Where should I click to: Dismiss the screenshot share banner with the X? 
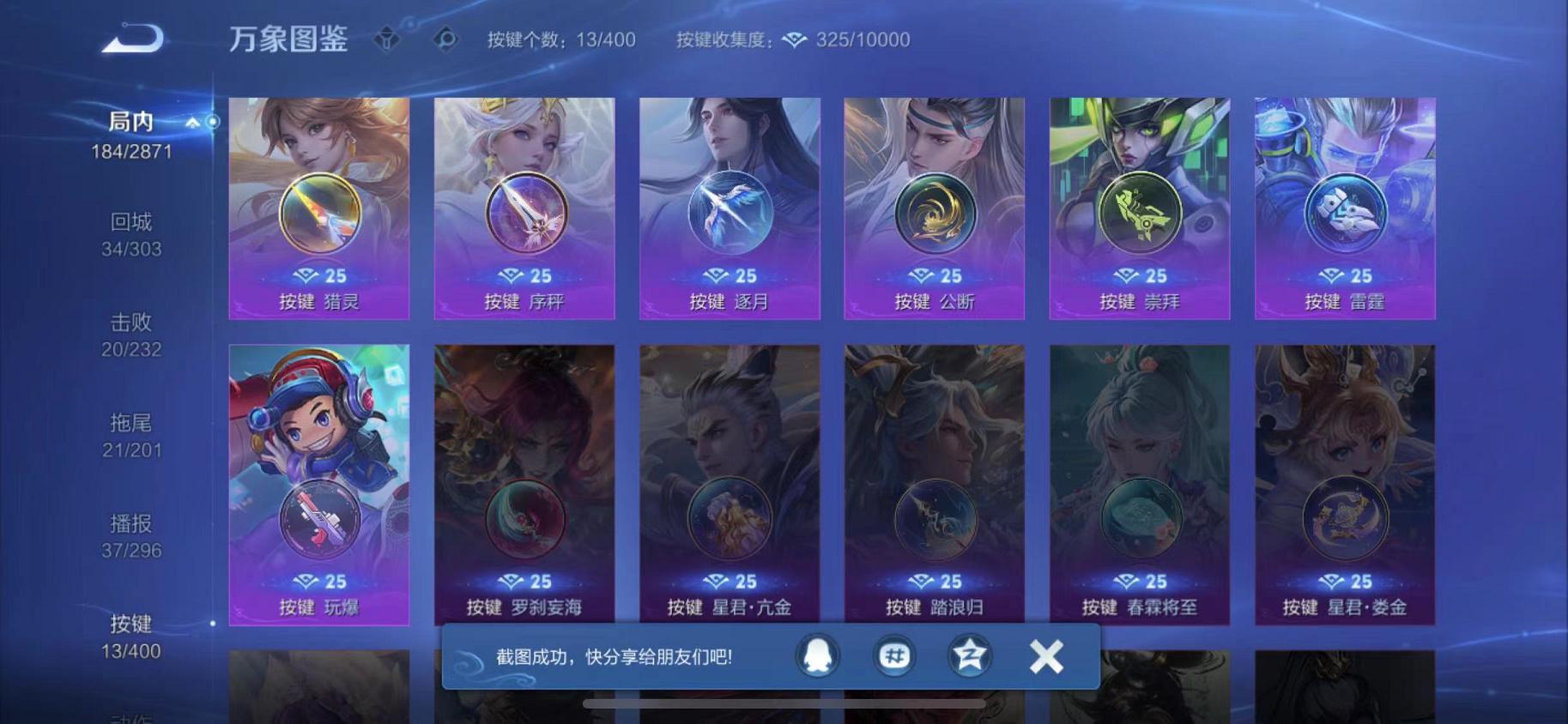(1045, 655)
